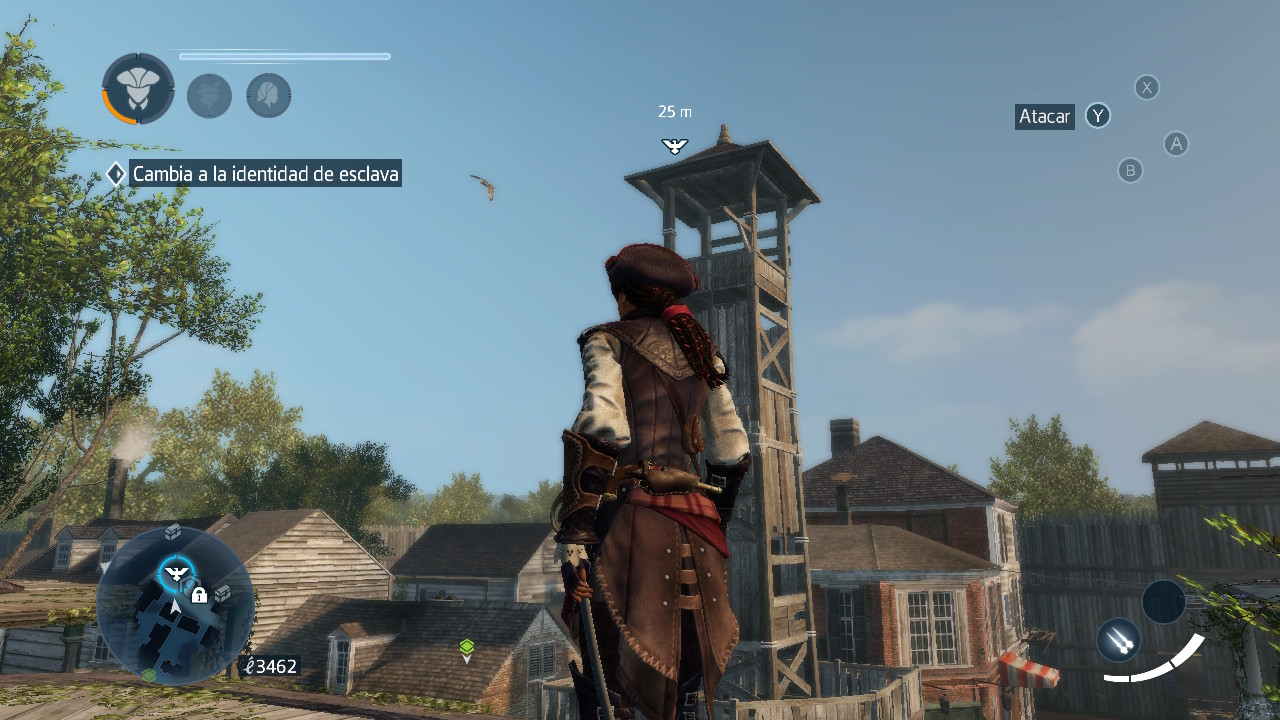Select the hidden blades weapon slot
This screenshot has height=720, width=1280.
[x=1118, y=640]
